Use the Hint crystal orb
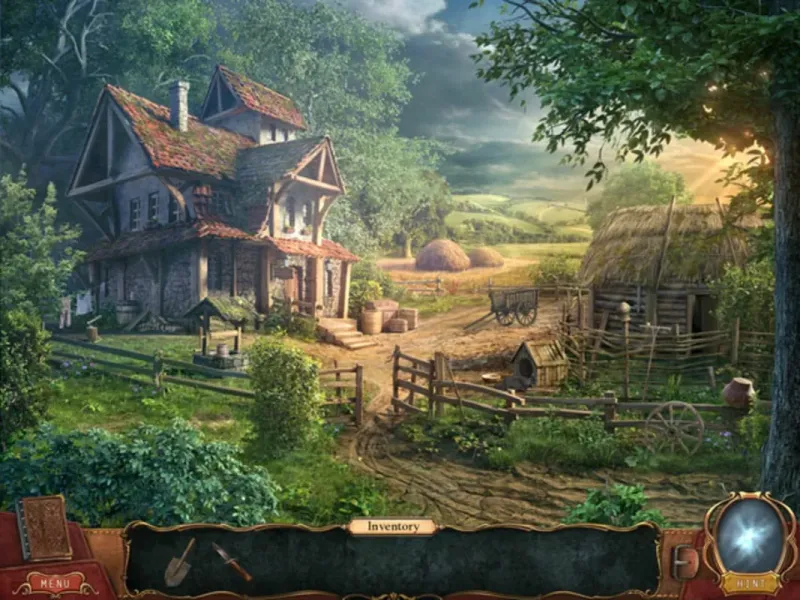The height and width of the screenshot is (600, 800). point(750,534)
